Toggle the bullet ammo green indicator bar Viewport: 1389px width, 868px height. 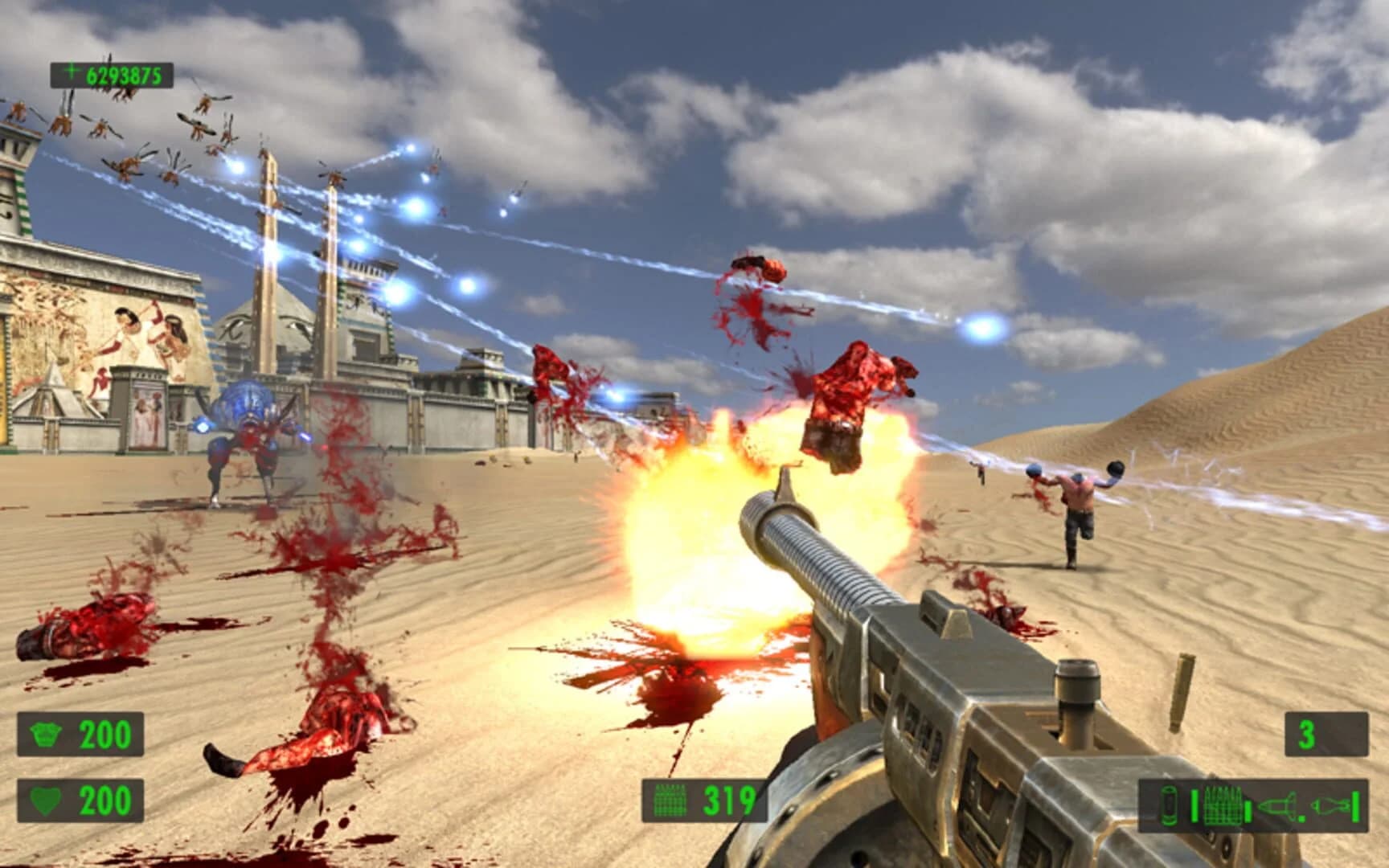[x=1248, y=810]
